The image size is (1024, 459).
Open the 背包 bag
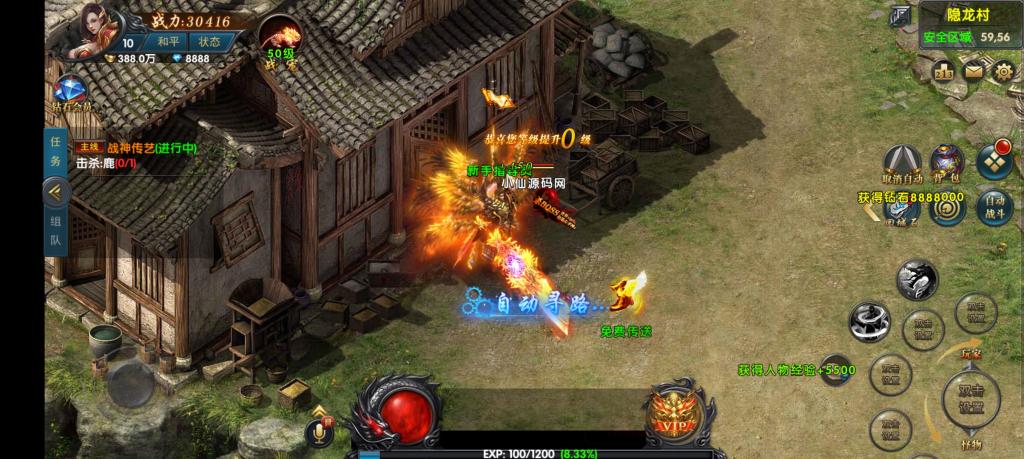coord(947,165)
